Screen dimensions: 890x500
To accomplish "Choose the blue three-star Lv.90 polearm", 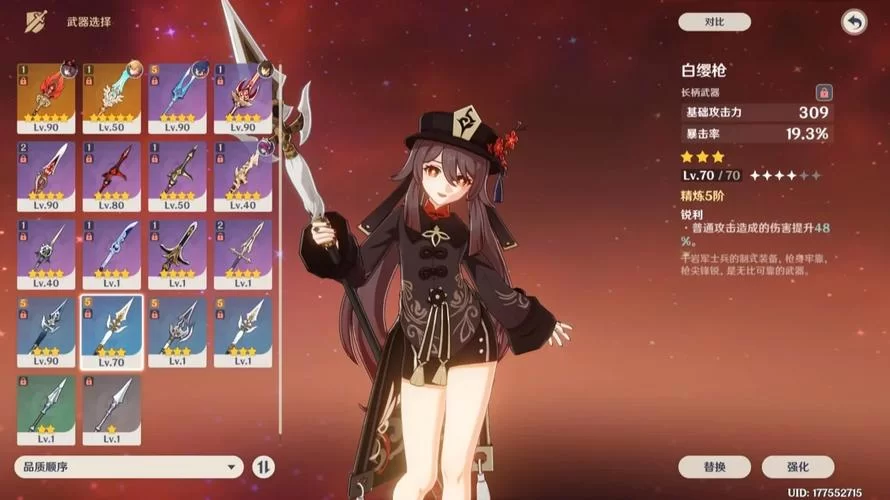I will (x=46, y=330).
